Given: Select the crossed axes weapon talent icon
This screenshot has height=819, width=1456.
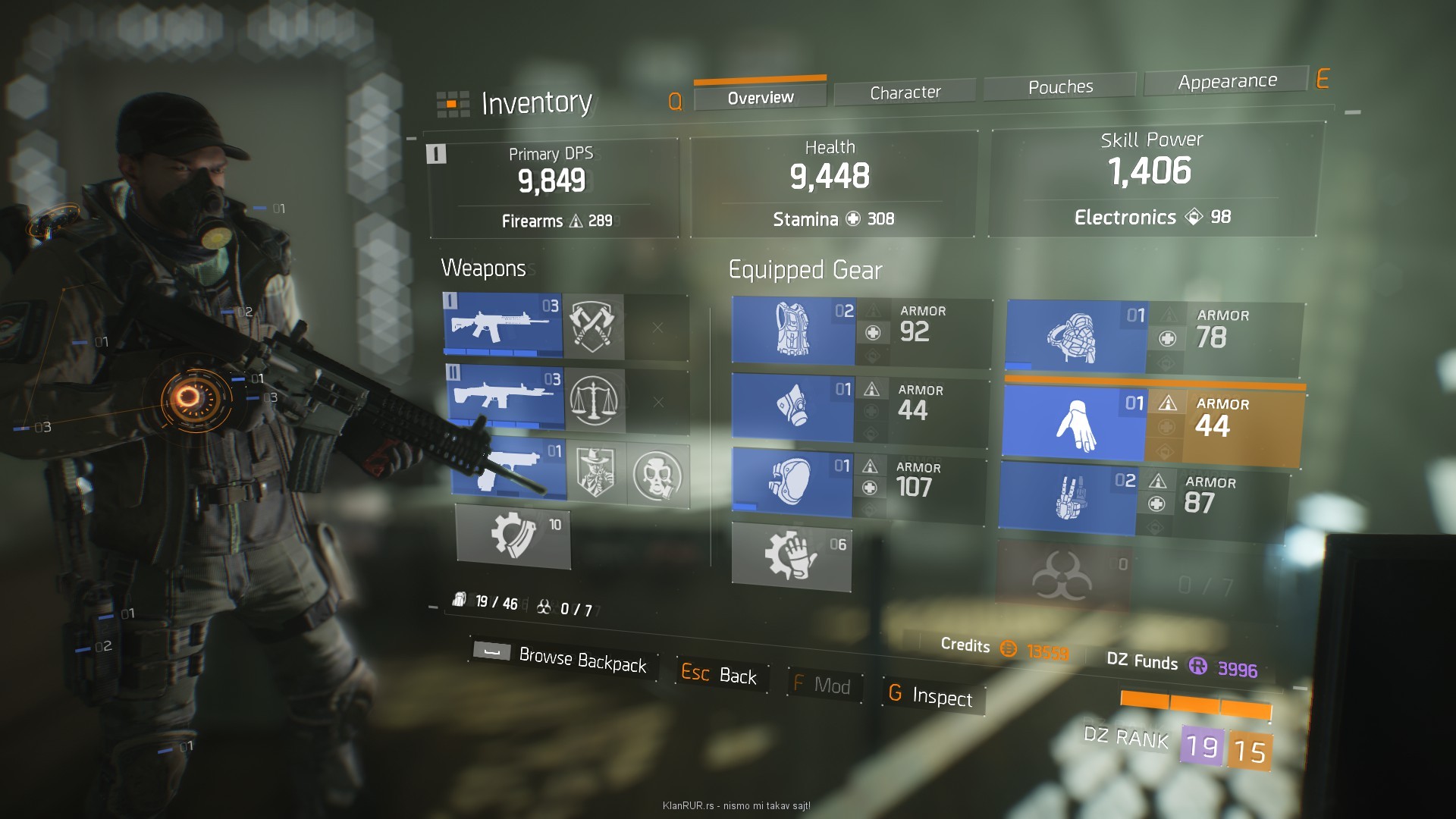Looking at the screenshot, I should tap(595, 327).
